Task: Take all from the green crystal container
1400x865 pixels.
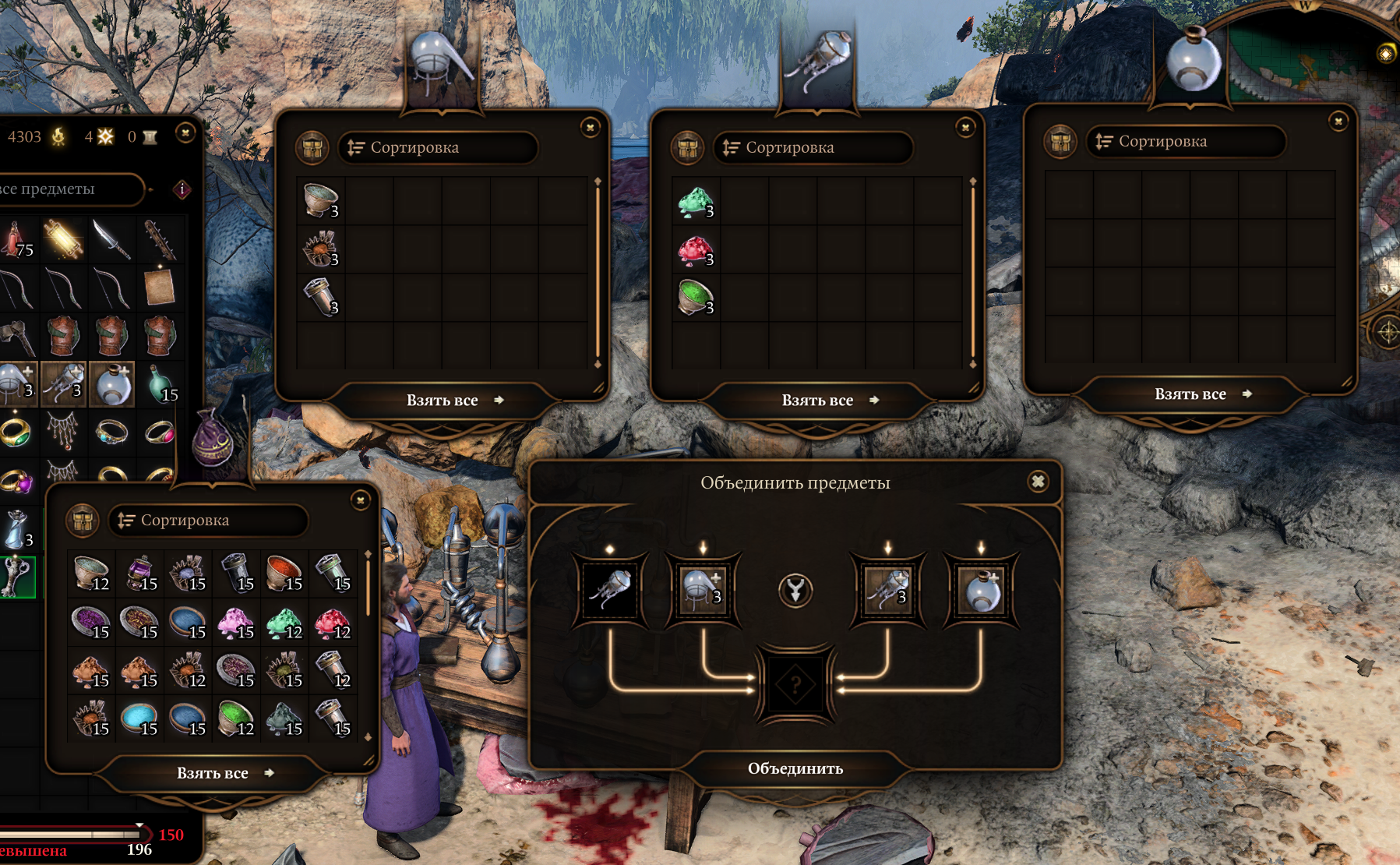Action: 818,401
